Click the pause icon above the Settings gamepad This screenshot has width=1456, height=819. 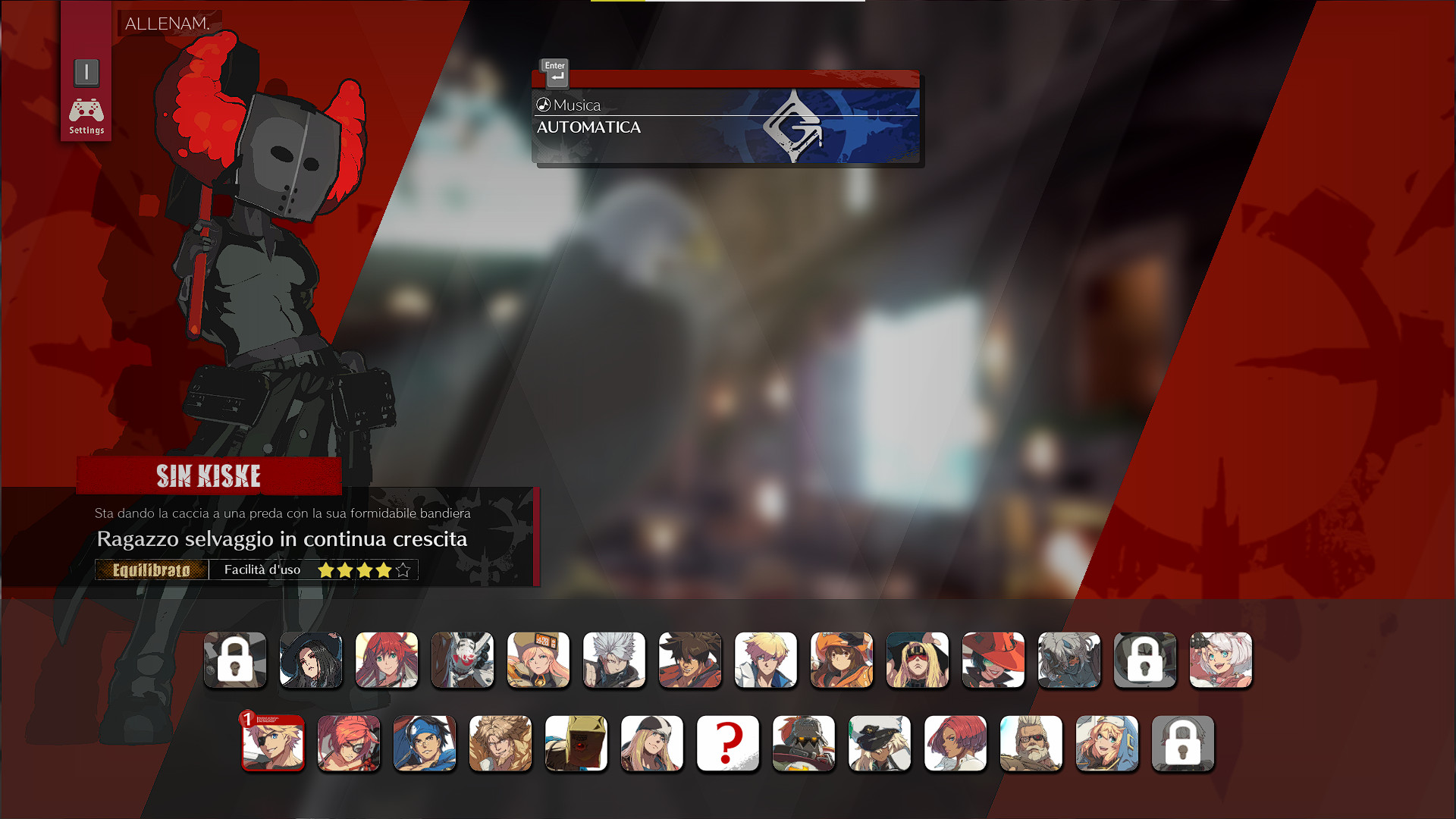point(86,72)
